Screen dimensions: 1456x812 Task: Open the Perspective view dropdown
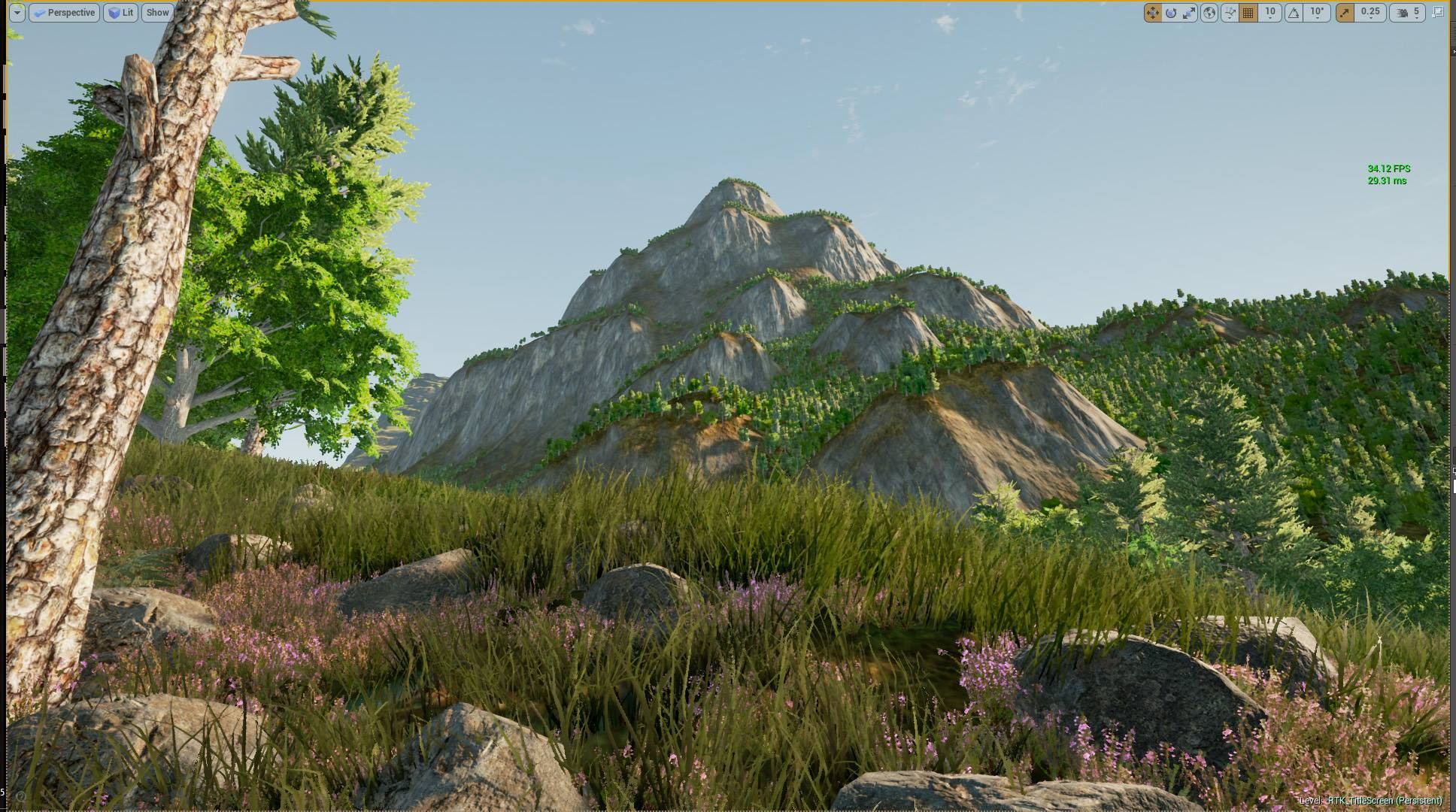pos(65,12)
